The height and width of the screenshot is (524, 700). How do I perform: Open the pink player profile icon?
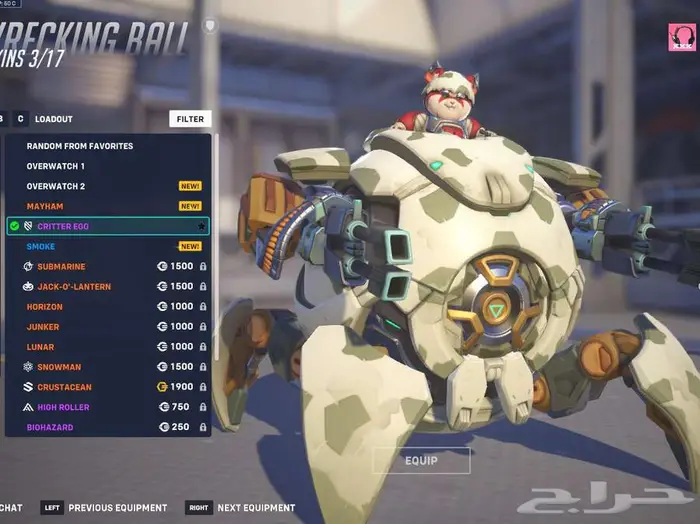click(x=682, y=37)
